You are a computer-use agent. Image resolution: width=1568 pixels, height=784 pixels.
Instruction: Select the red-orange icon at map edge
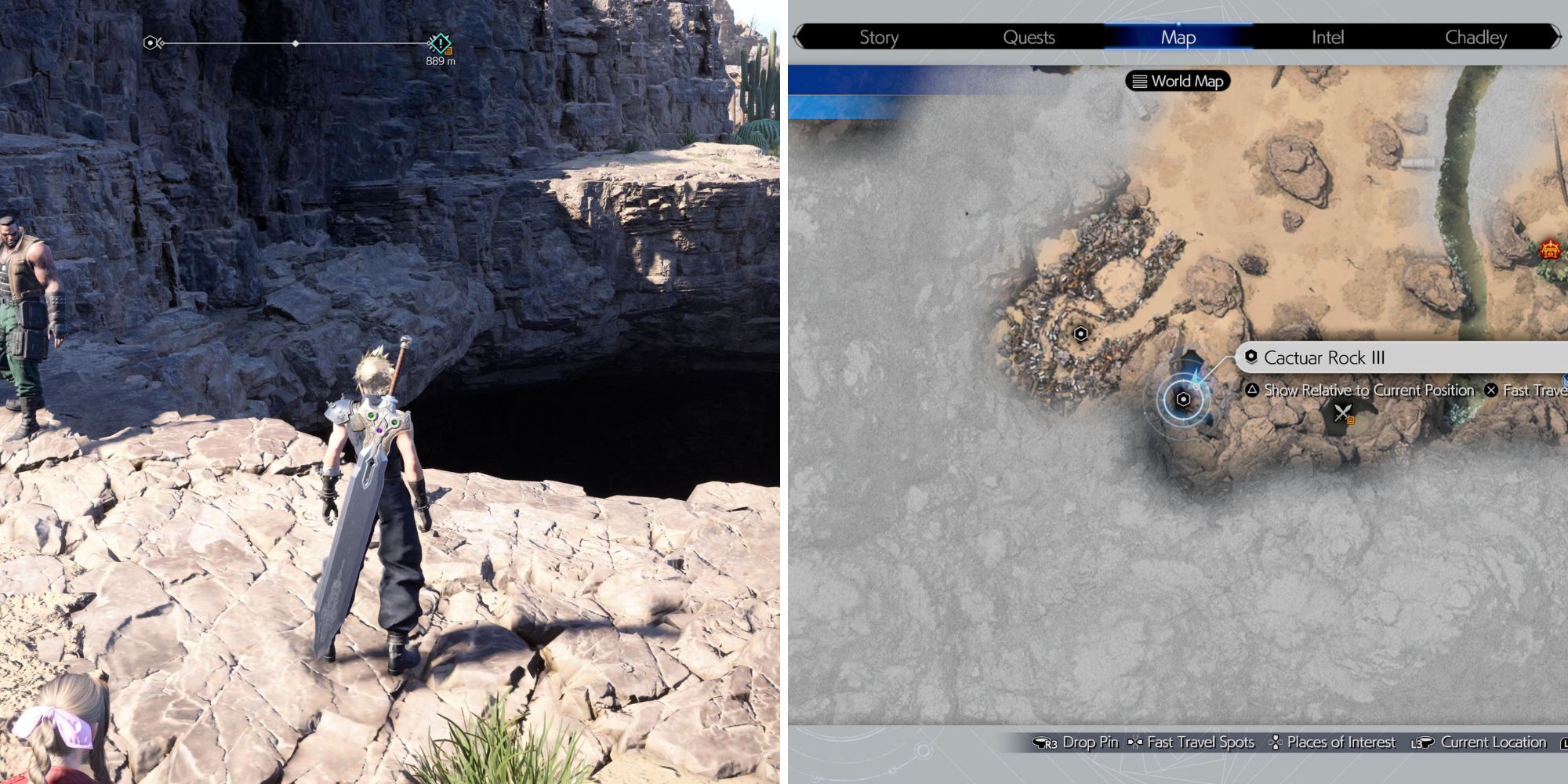[1549, 250]
